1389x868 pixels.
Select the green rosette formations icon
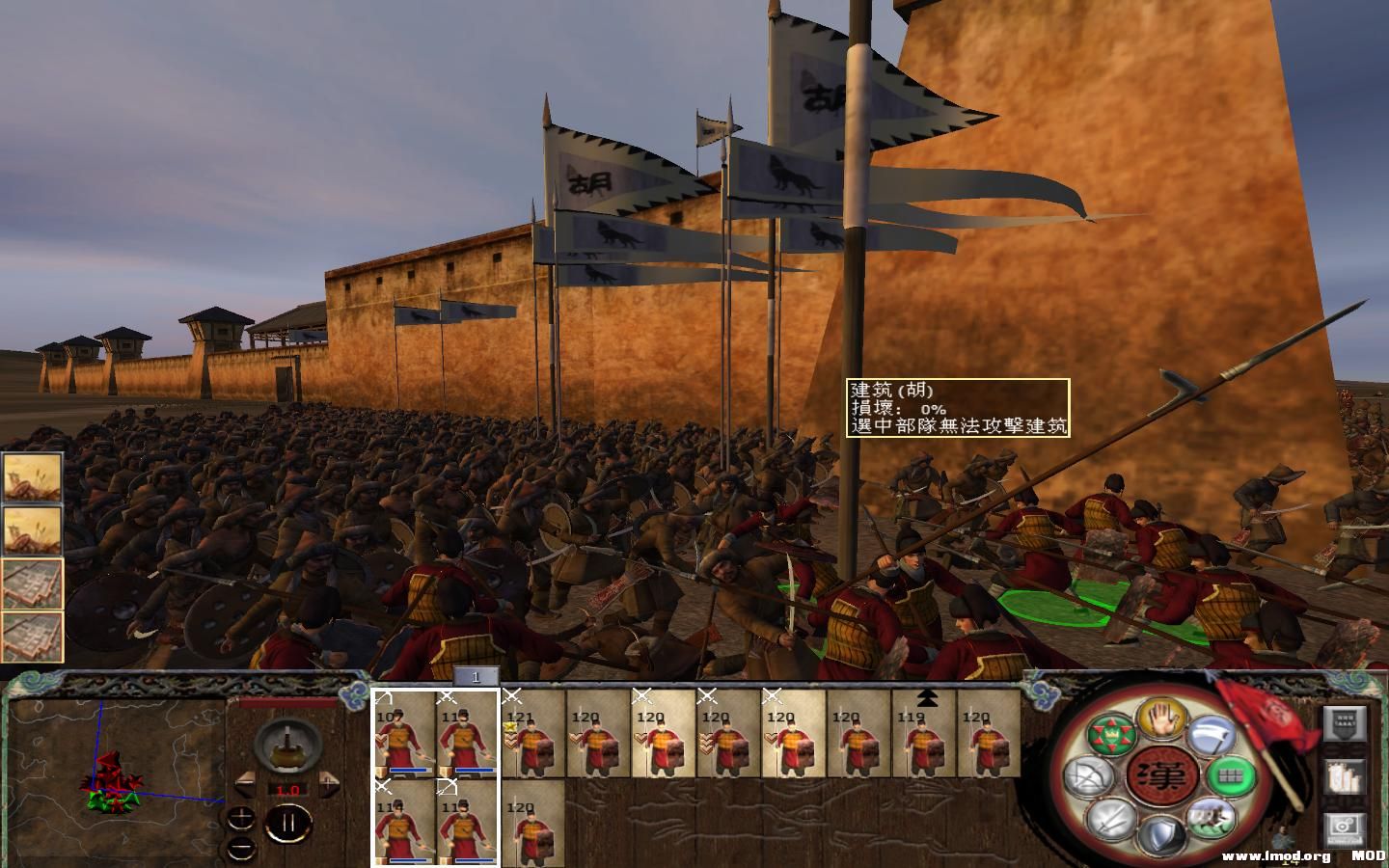(1111, 735)
